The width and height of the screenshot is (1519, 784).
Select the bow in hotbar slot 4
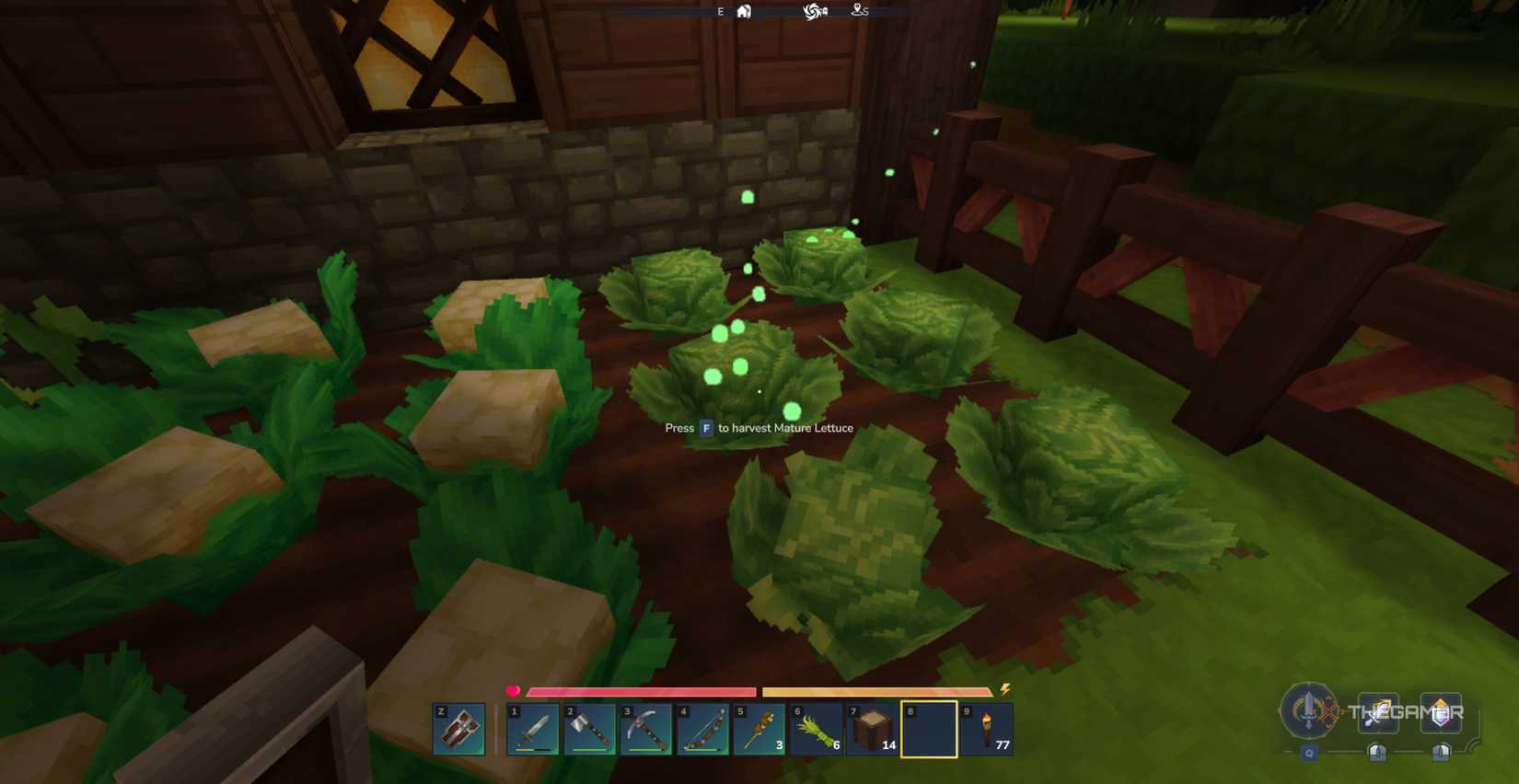[704, 730]
